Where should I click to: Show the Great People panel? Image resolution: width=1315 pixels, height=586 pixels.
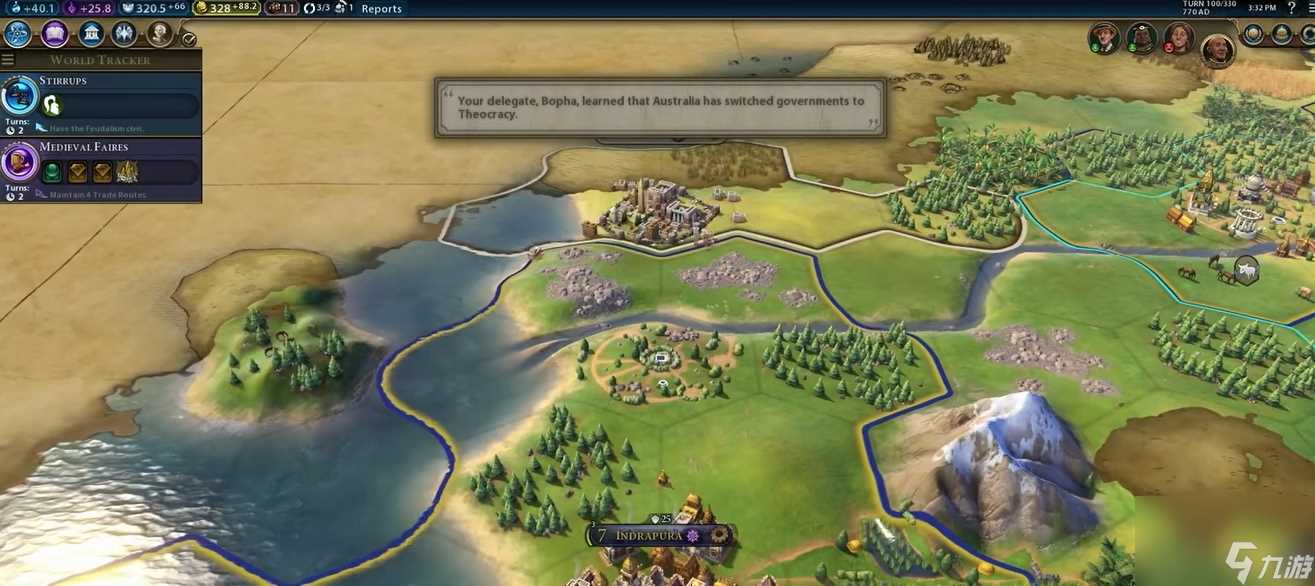(160, 35)
